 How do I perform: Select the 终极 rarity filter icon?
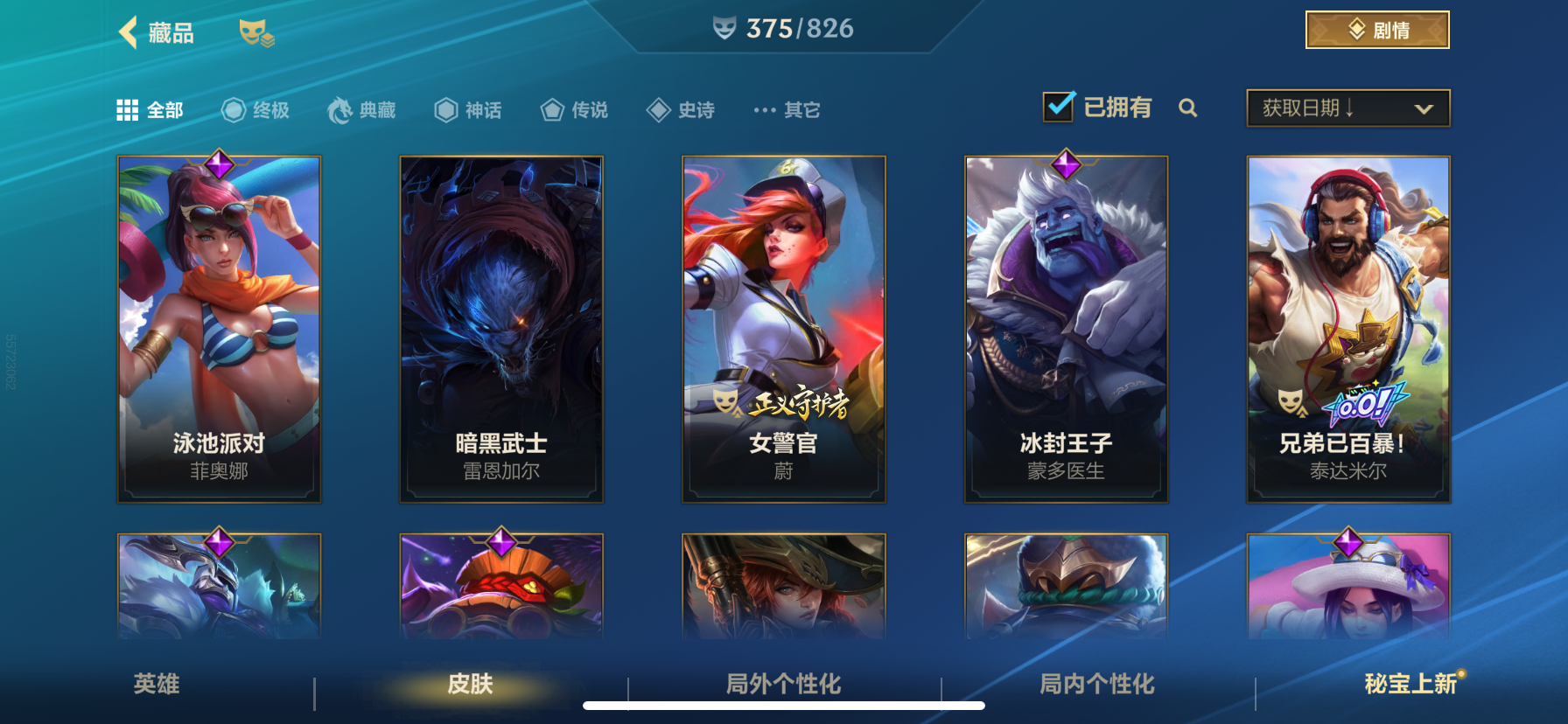232,109
